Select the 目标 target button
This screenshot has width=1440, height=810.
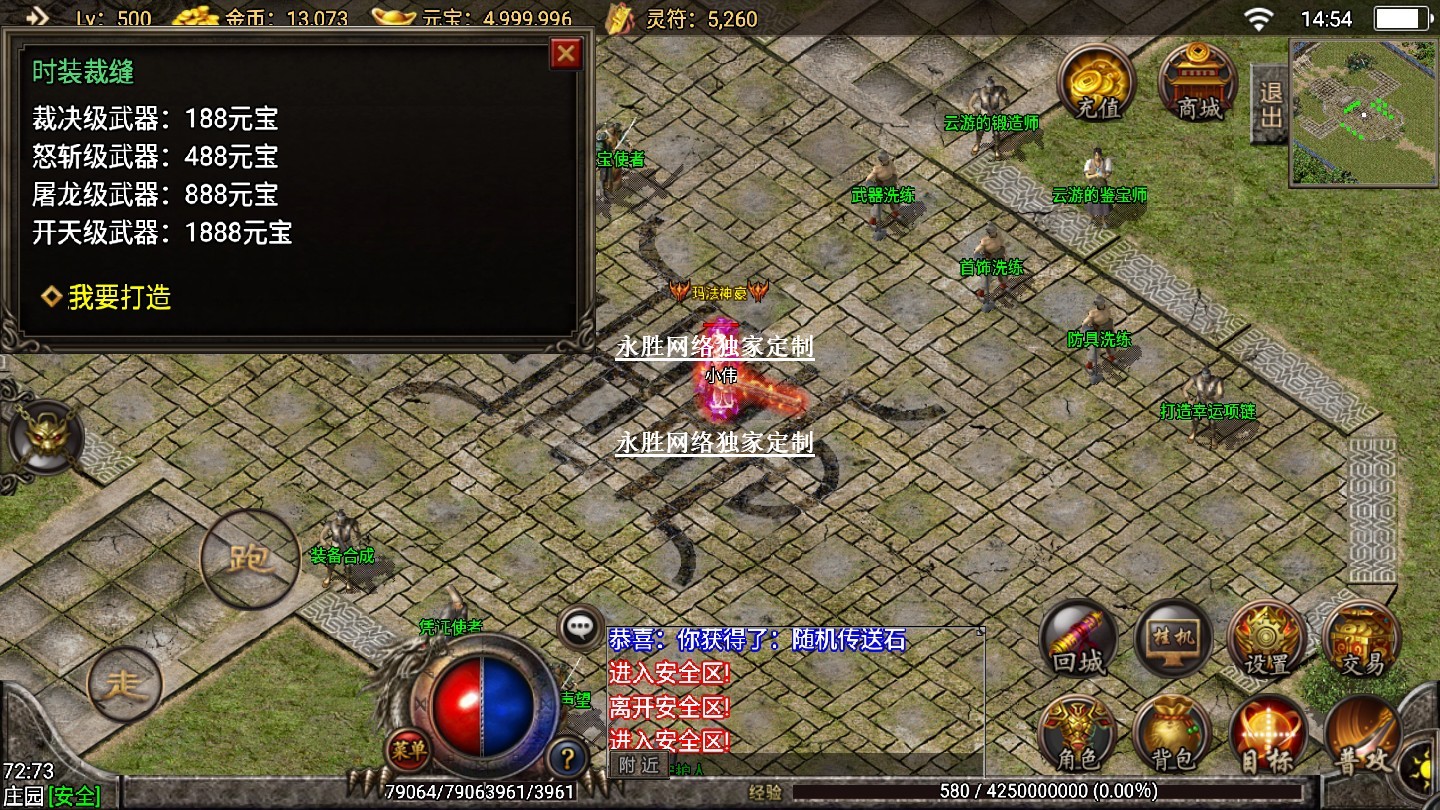click(x=1267, y=735)
